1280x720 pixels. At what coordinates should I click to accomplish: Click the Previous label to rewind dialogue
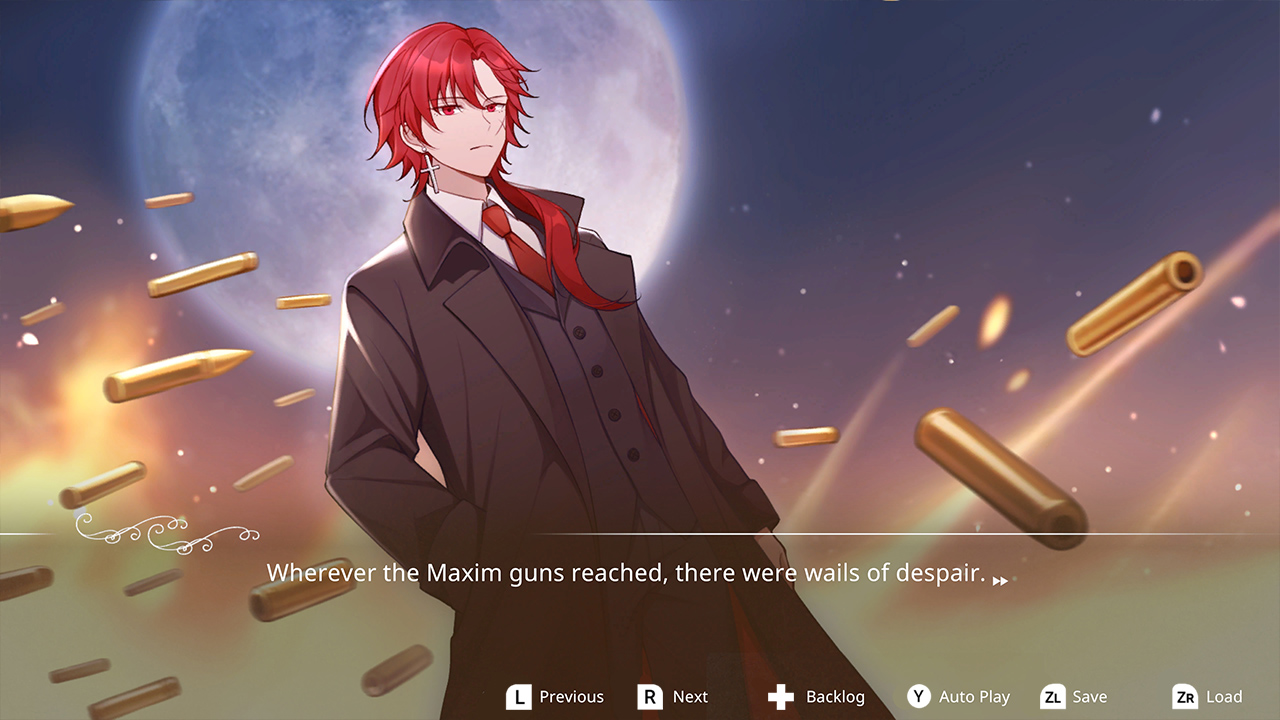[x=573, y=696]
